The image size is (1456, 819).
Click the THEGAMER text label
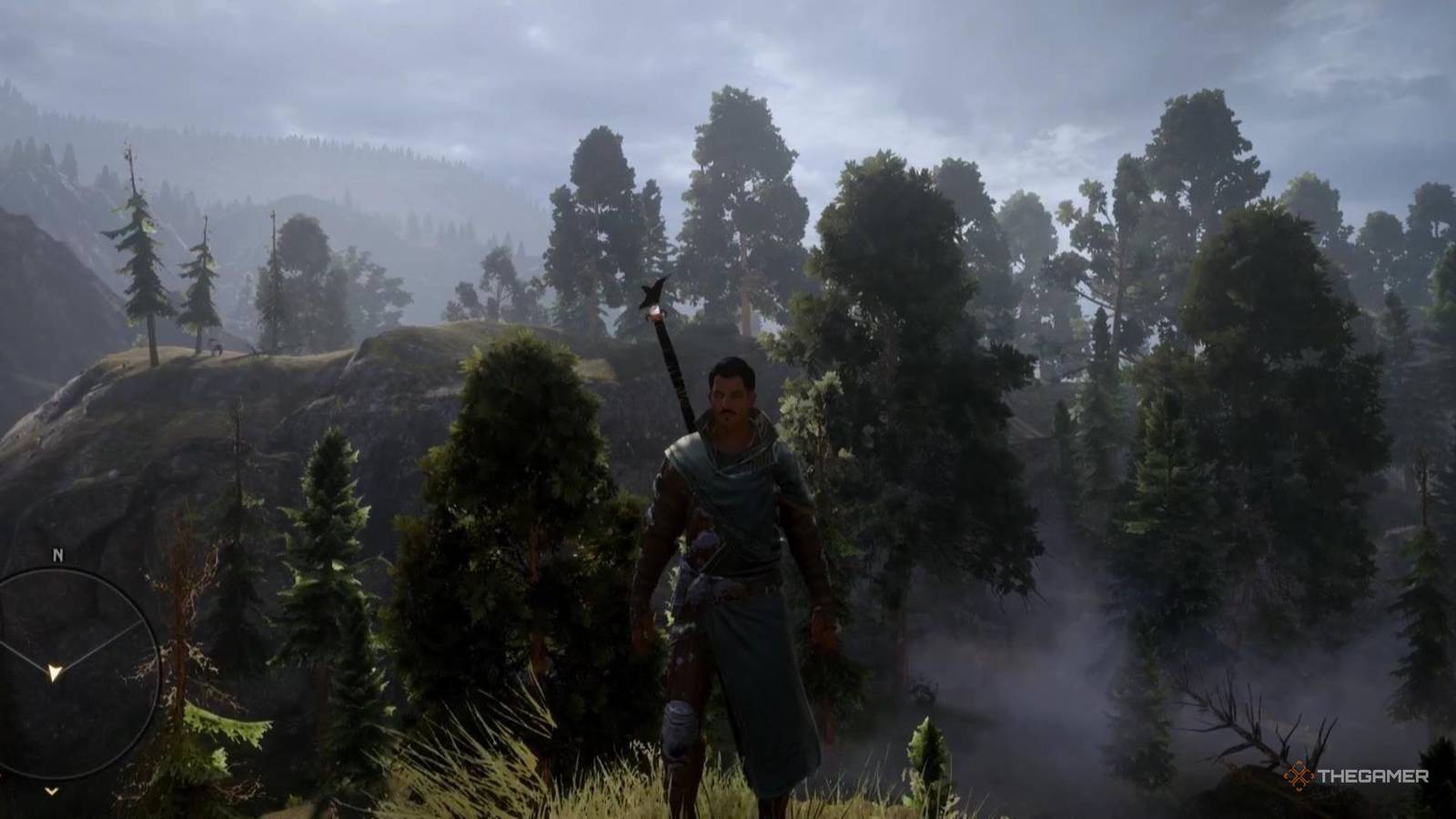[1373, 775]
